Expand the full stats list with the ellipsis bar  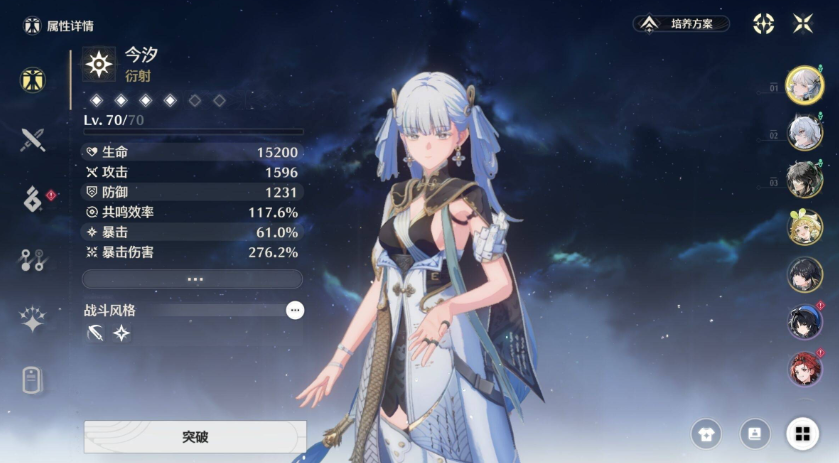click(192, 279)
